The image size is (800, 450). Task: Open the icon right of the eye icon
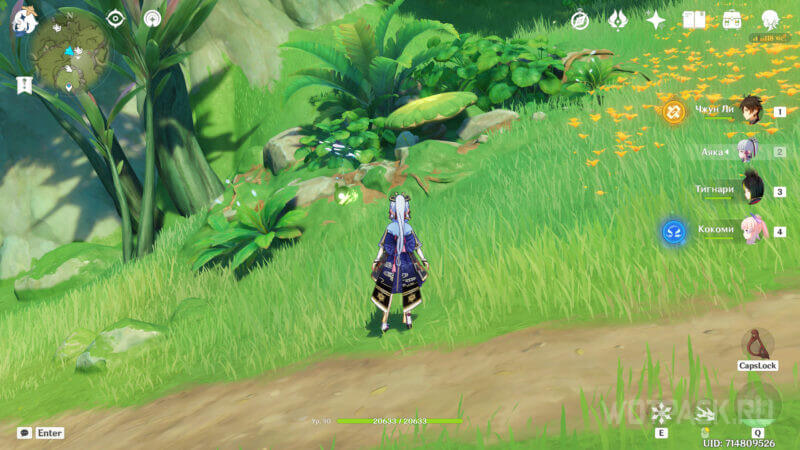pos(152,19)
